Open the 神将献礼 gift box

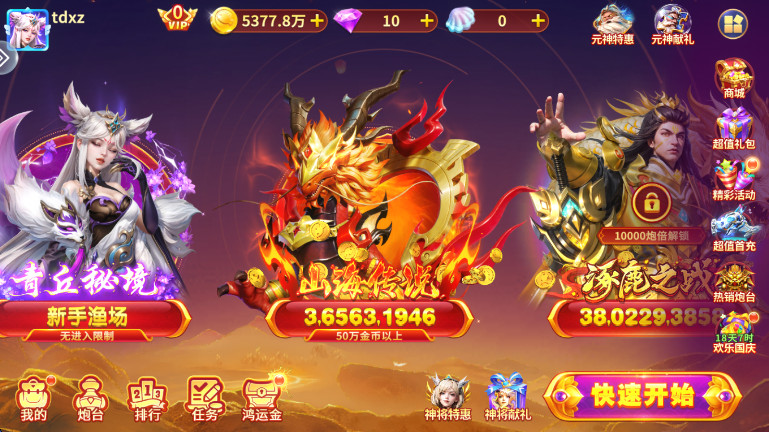507,397
